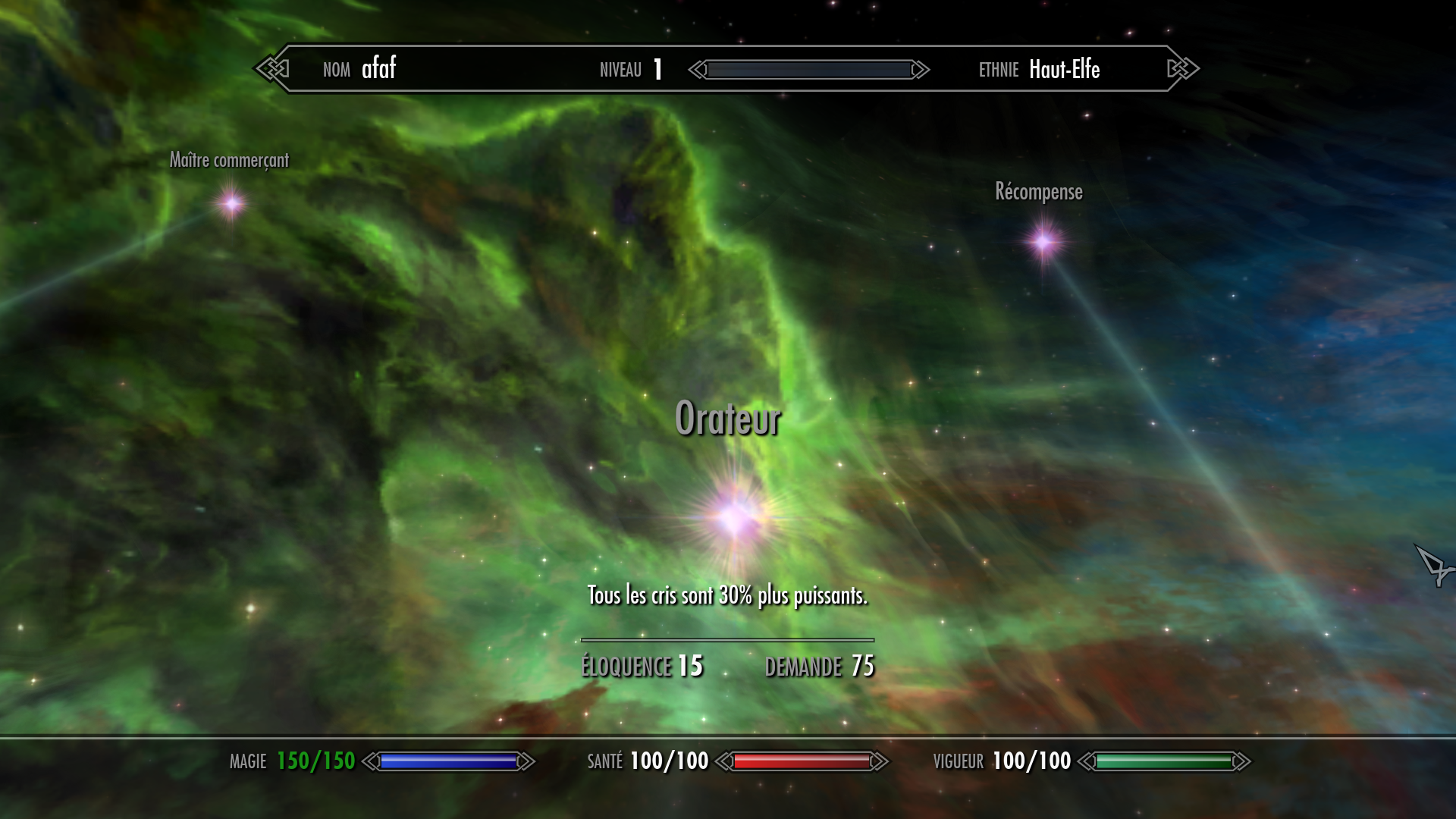Choose the Maître commerçant perk star
Viewport: 1456px width, 819px height.
coord(231,203)
